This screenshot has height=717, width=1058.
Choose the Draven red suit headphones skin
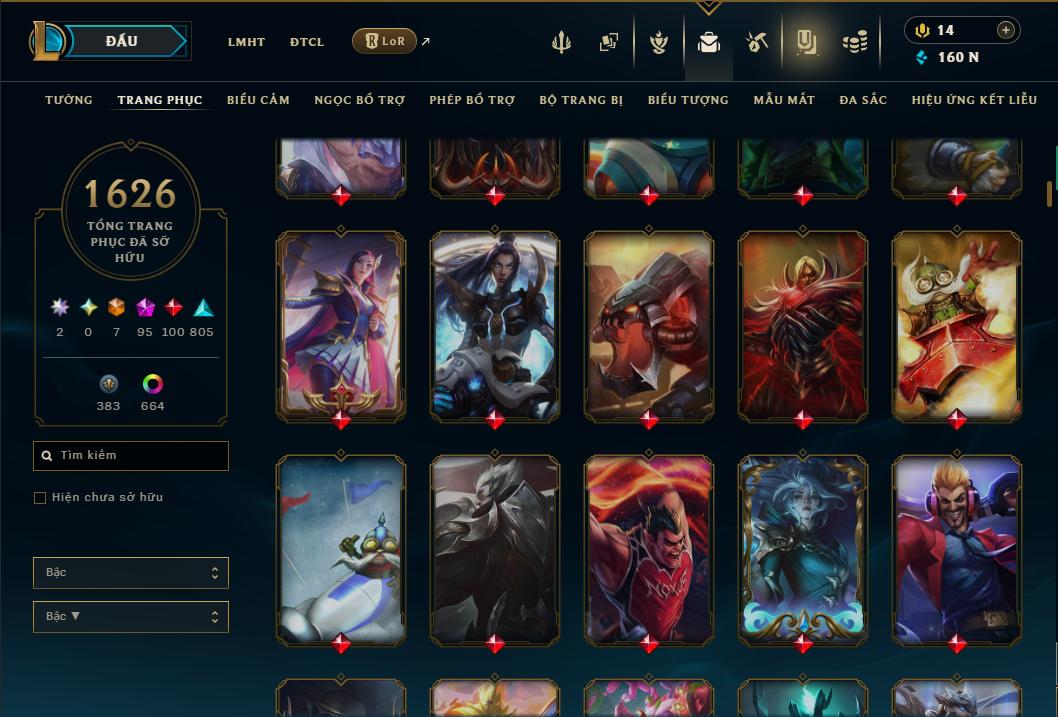[957, 548]
